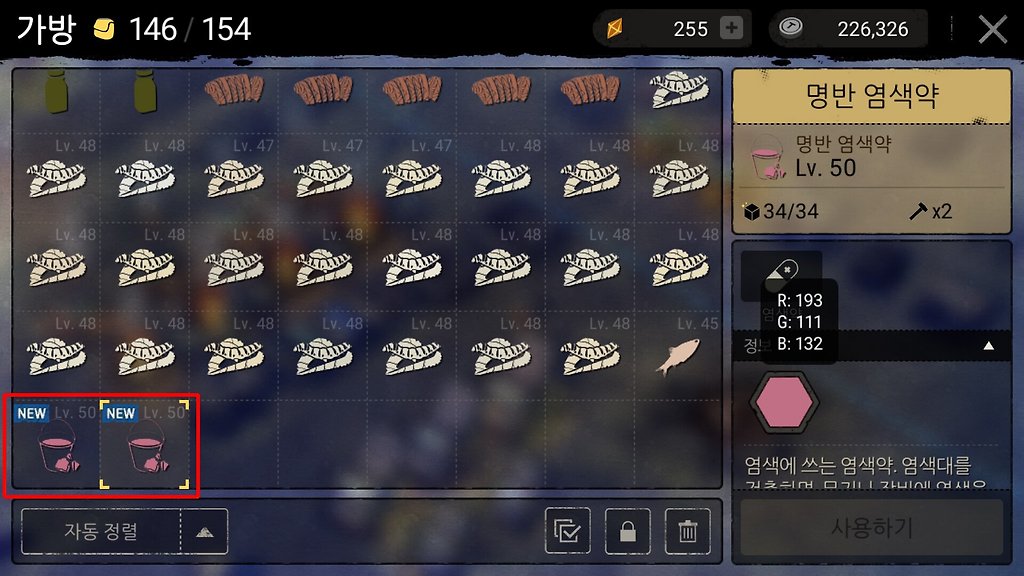Tap the dye pill icon in details
The height and width of the screenshot is (576, 1024).
(781, 271)
